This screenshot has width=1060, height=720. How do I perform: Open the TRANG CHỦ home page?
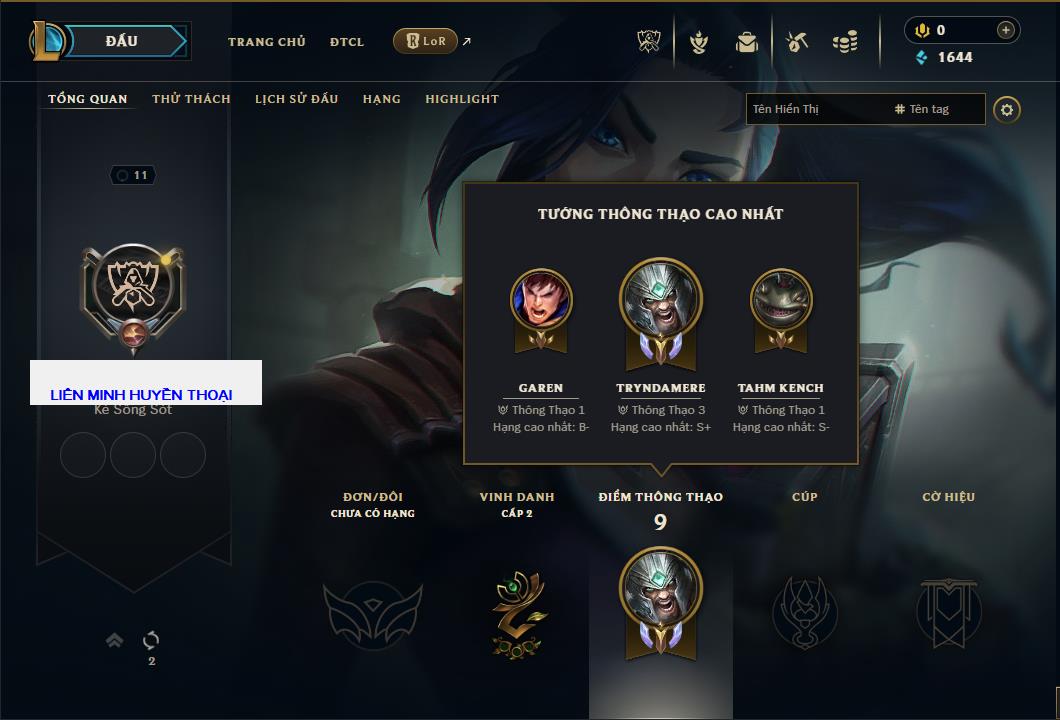point(266,42)
